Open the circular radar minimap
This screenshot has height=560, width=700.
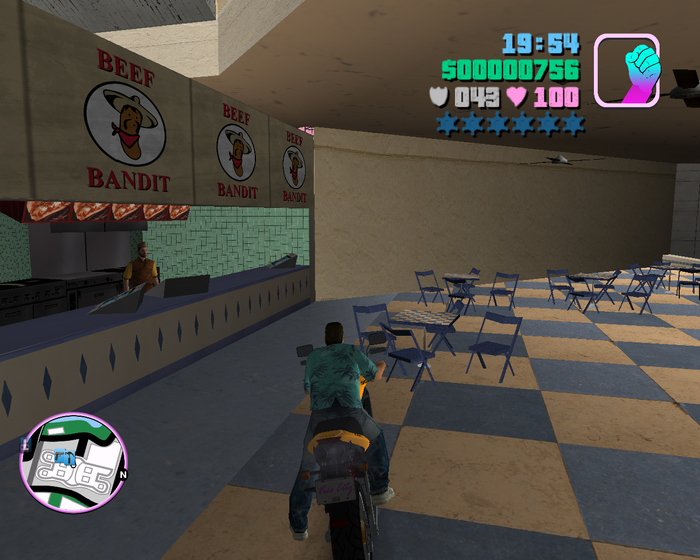pyautogui.click(x=74, y=461)
